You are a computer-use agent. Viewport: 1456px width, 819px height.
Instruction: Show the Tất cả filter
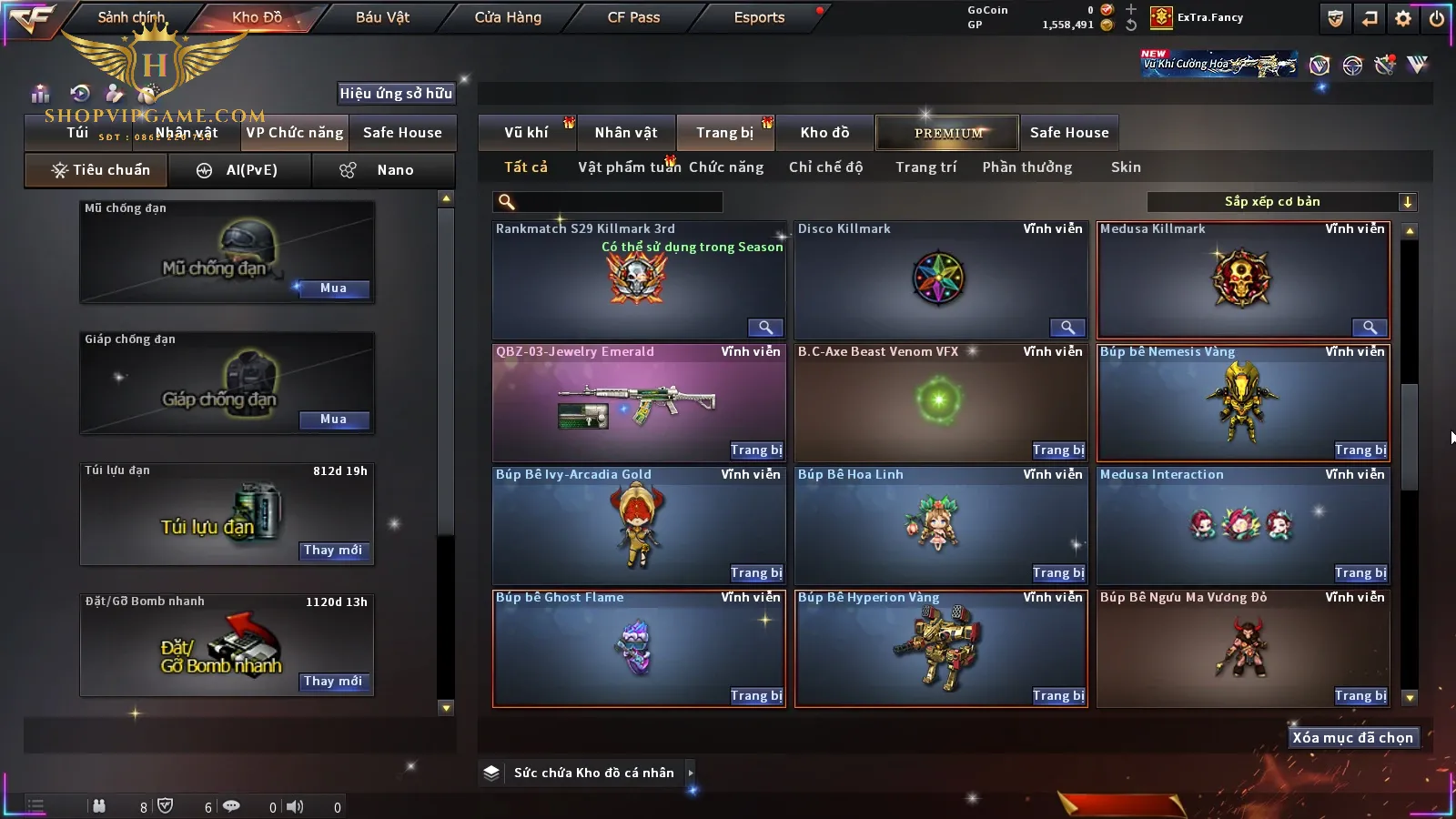526,167
